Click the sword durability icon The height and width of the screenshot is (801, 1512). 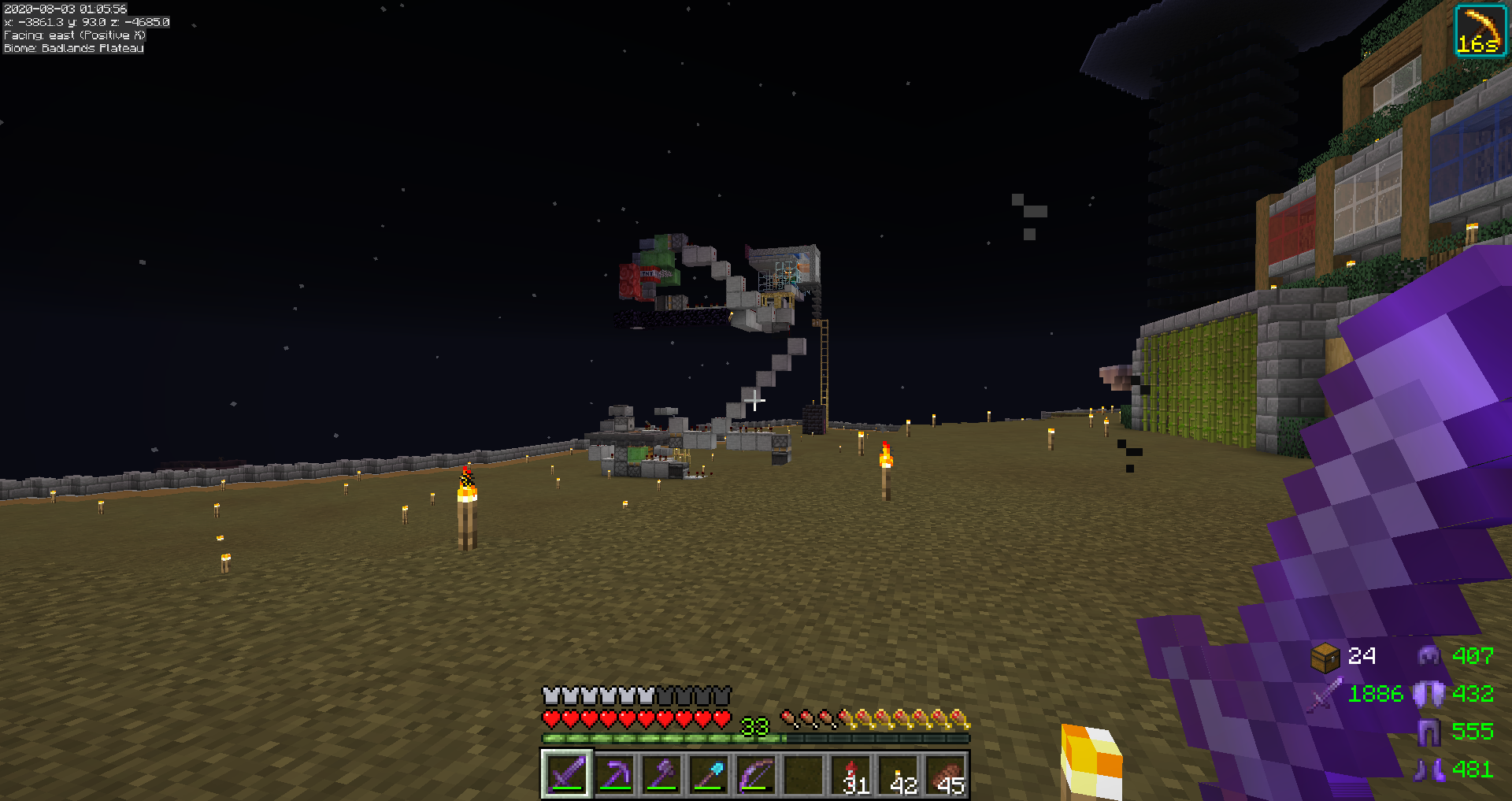pos(1325,695)
